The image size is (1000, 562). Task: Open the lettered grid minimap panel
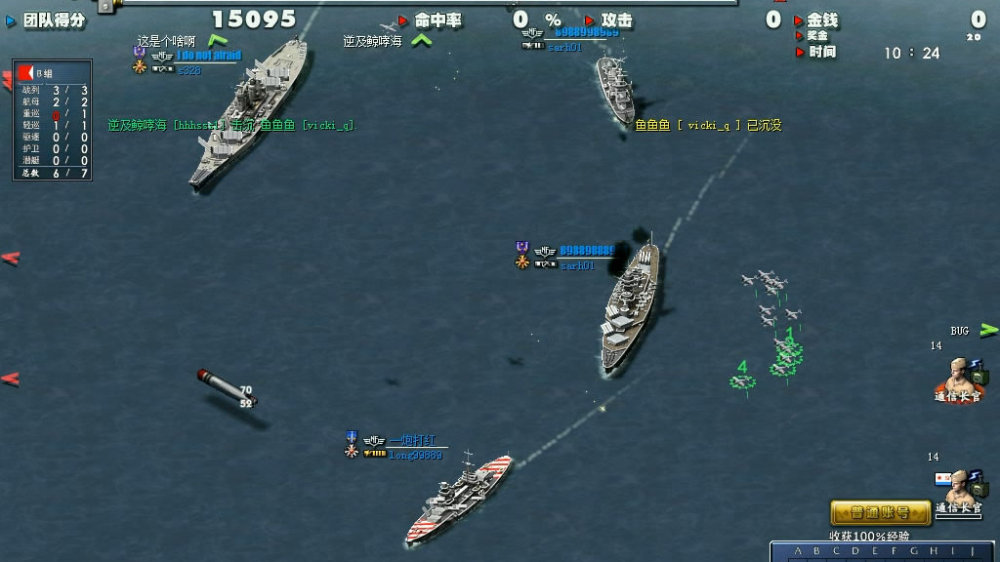[x=884, y=552]
